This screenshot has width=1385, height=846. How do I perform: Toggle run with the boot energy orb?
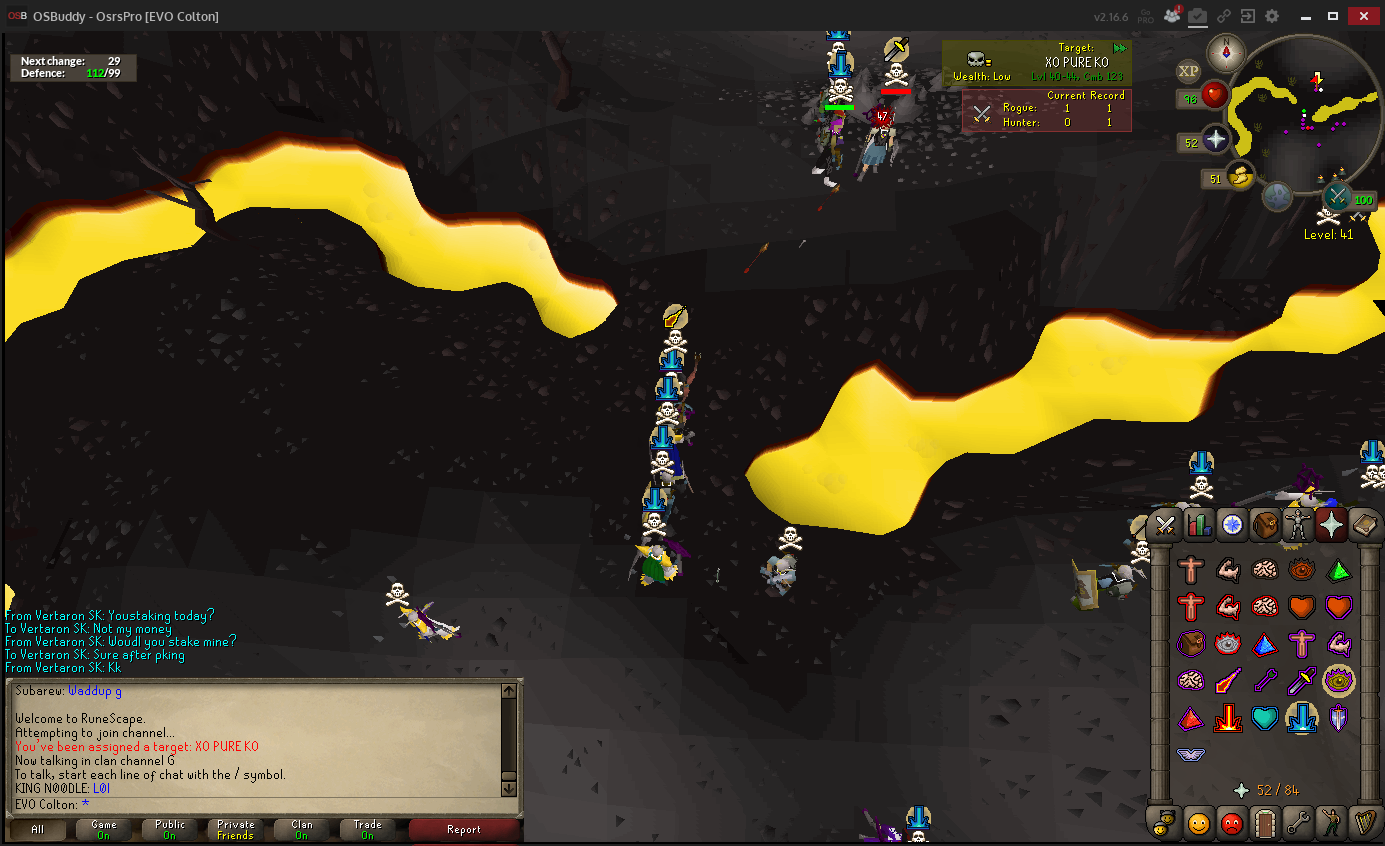1239,176
